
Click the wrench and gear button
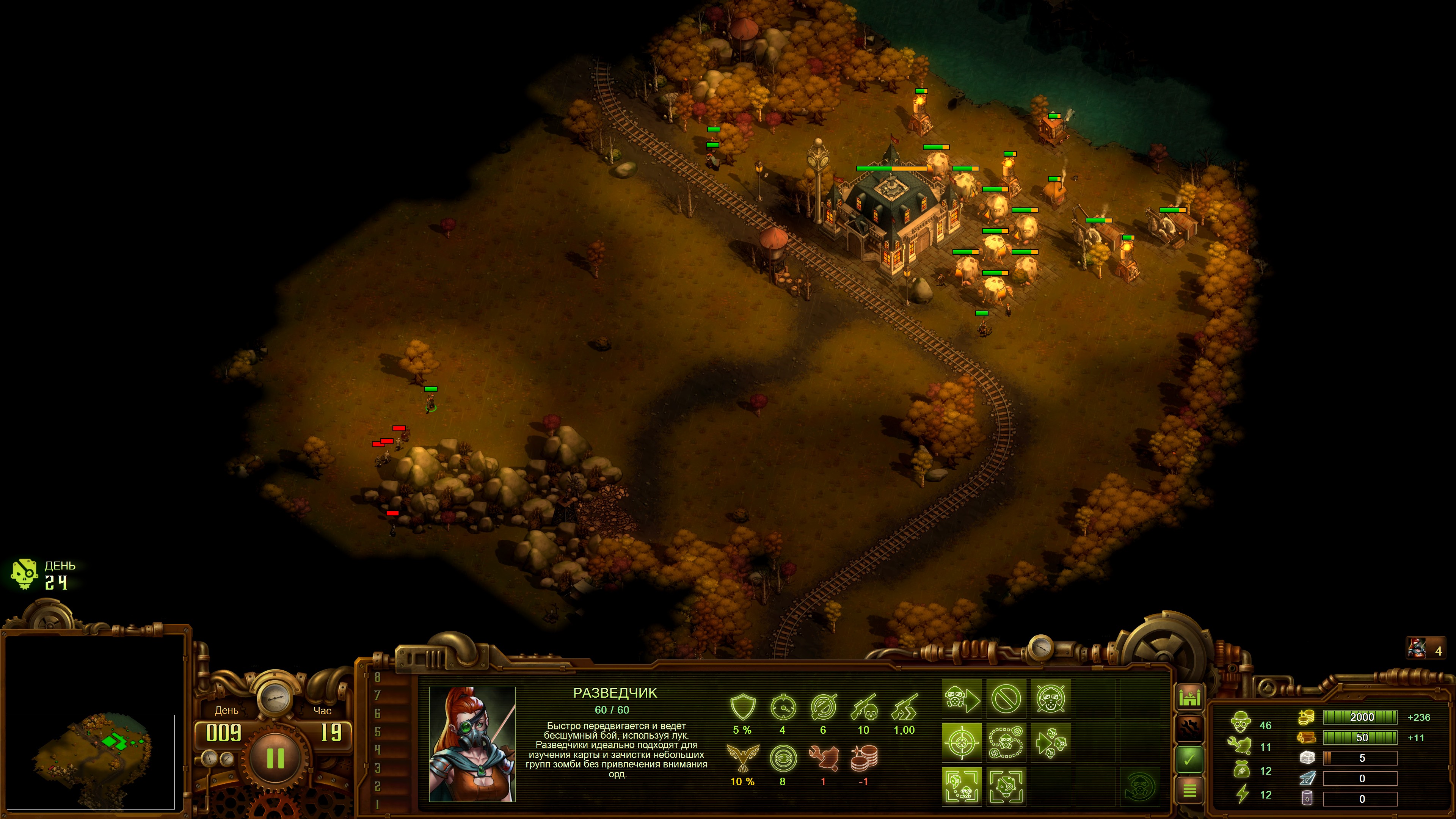[1189, 728]
